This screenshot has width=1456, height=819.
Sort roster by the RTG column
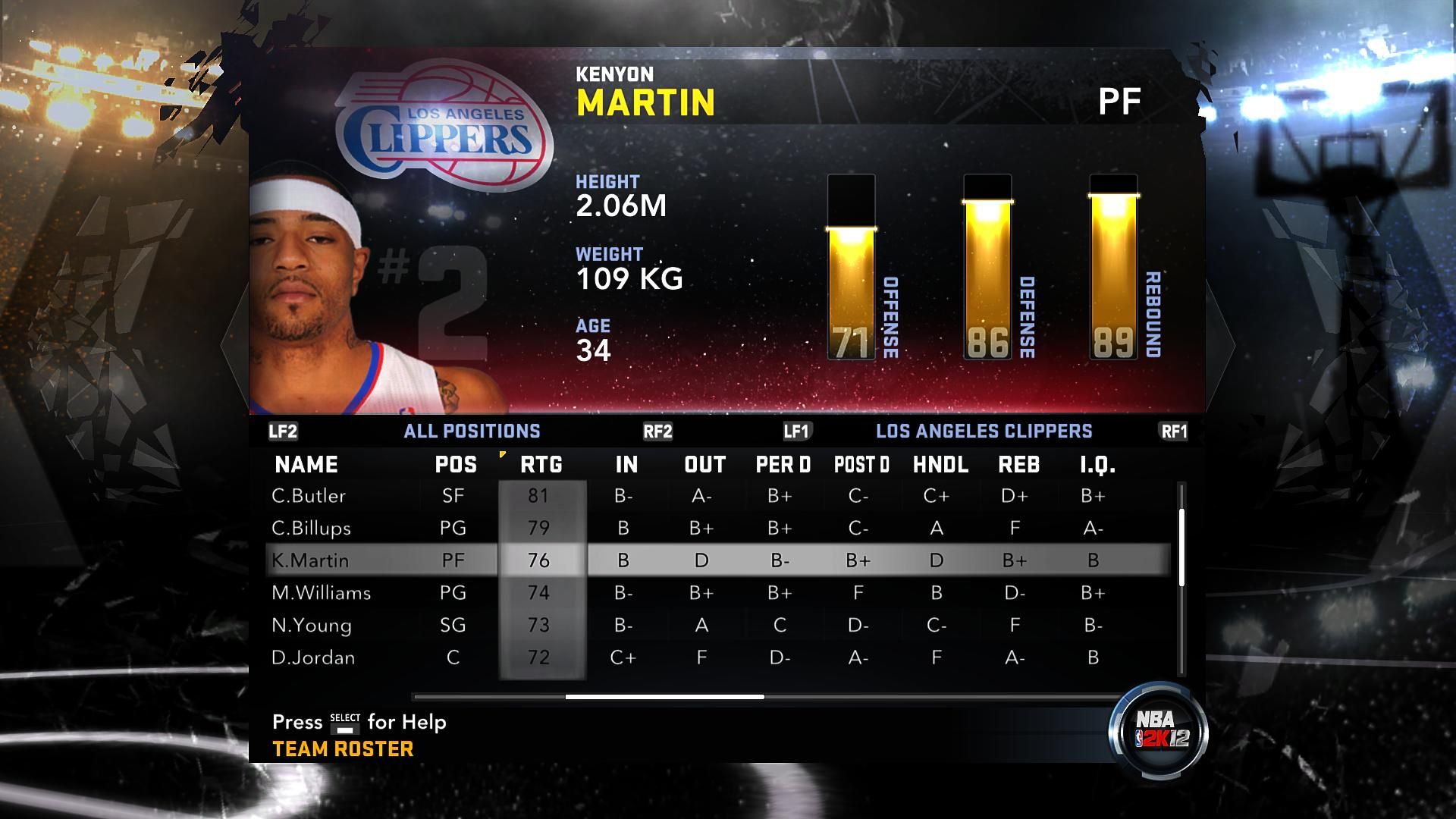[x=541, y=465]
